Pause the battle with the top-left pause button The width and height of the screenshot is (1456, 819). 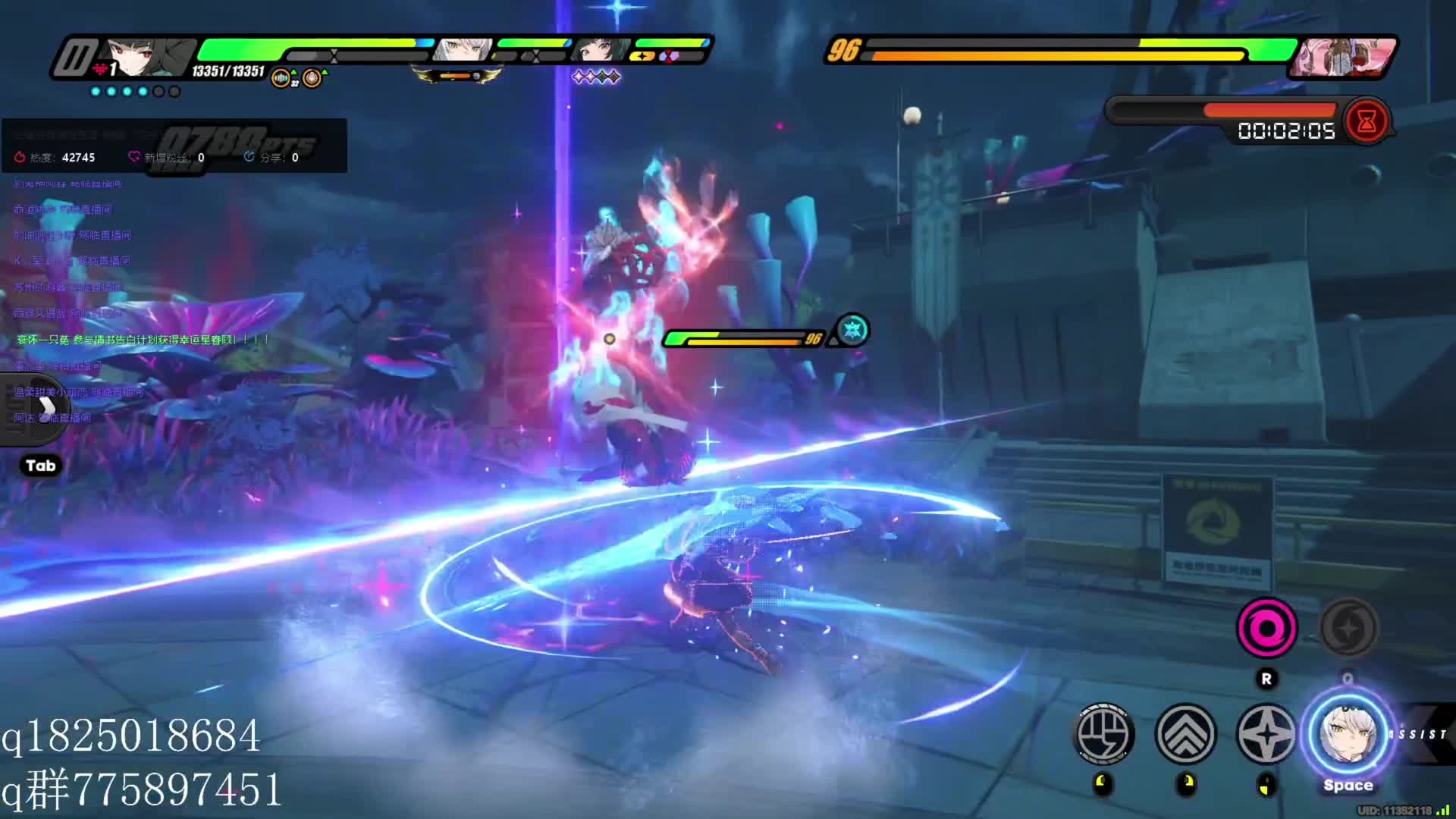coord(74,58)
